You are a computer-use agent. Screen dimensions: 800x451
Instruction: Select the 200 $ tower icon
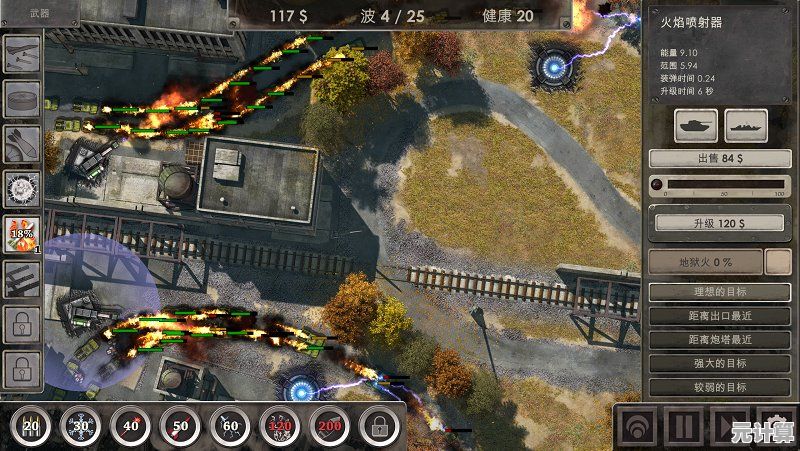329,427
